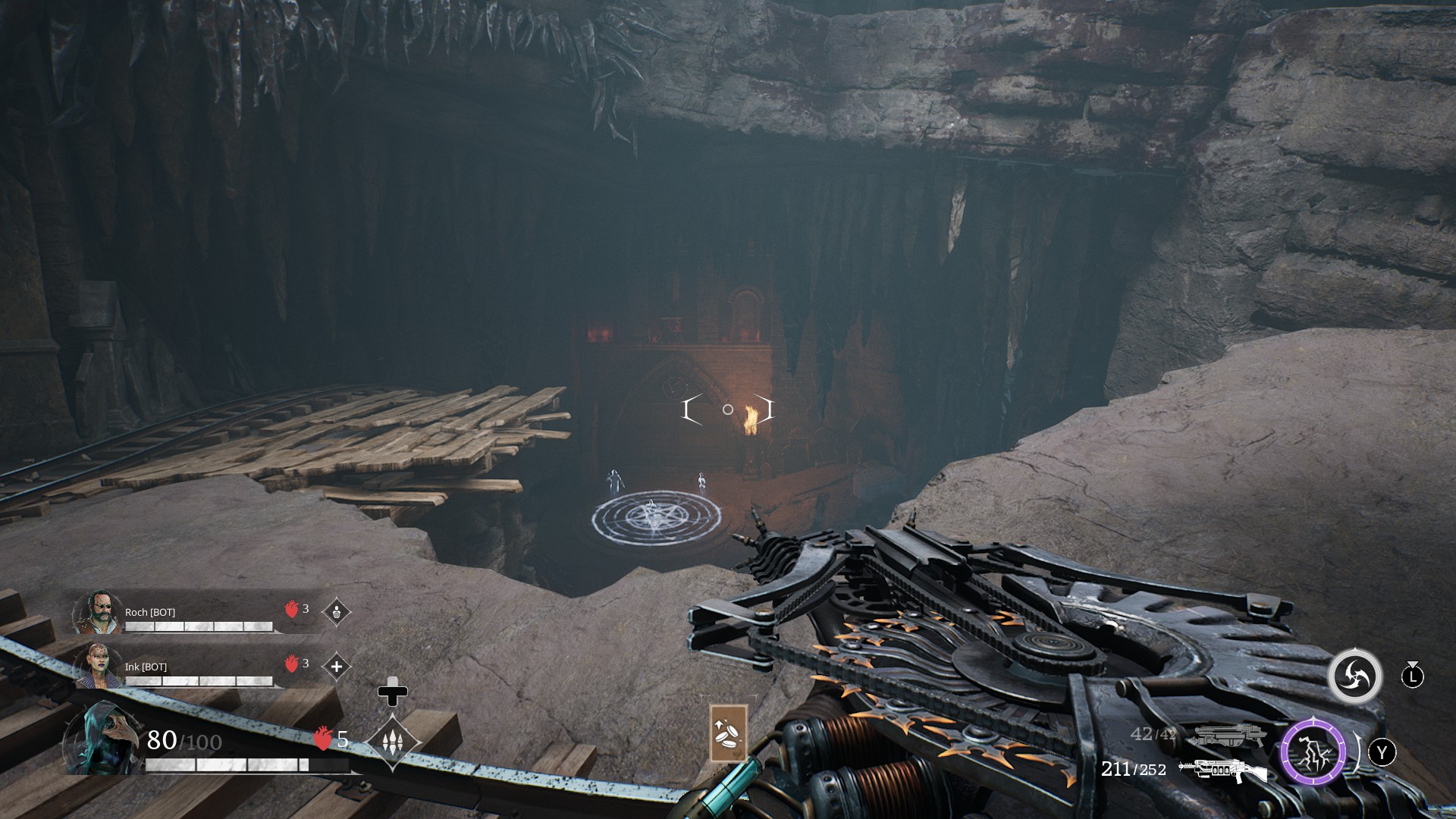Select Roch's target-dummy class icon
Screen dimensions: 1456x819
pyautogui.click(x=337, y=611)
